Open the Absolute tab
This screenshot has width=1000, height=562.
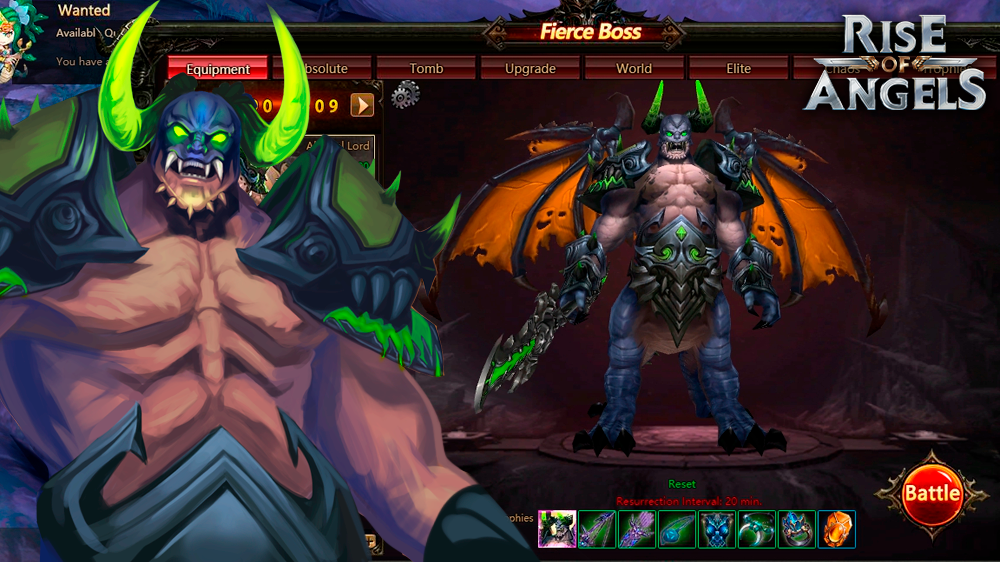click(325, 69)
